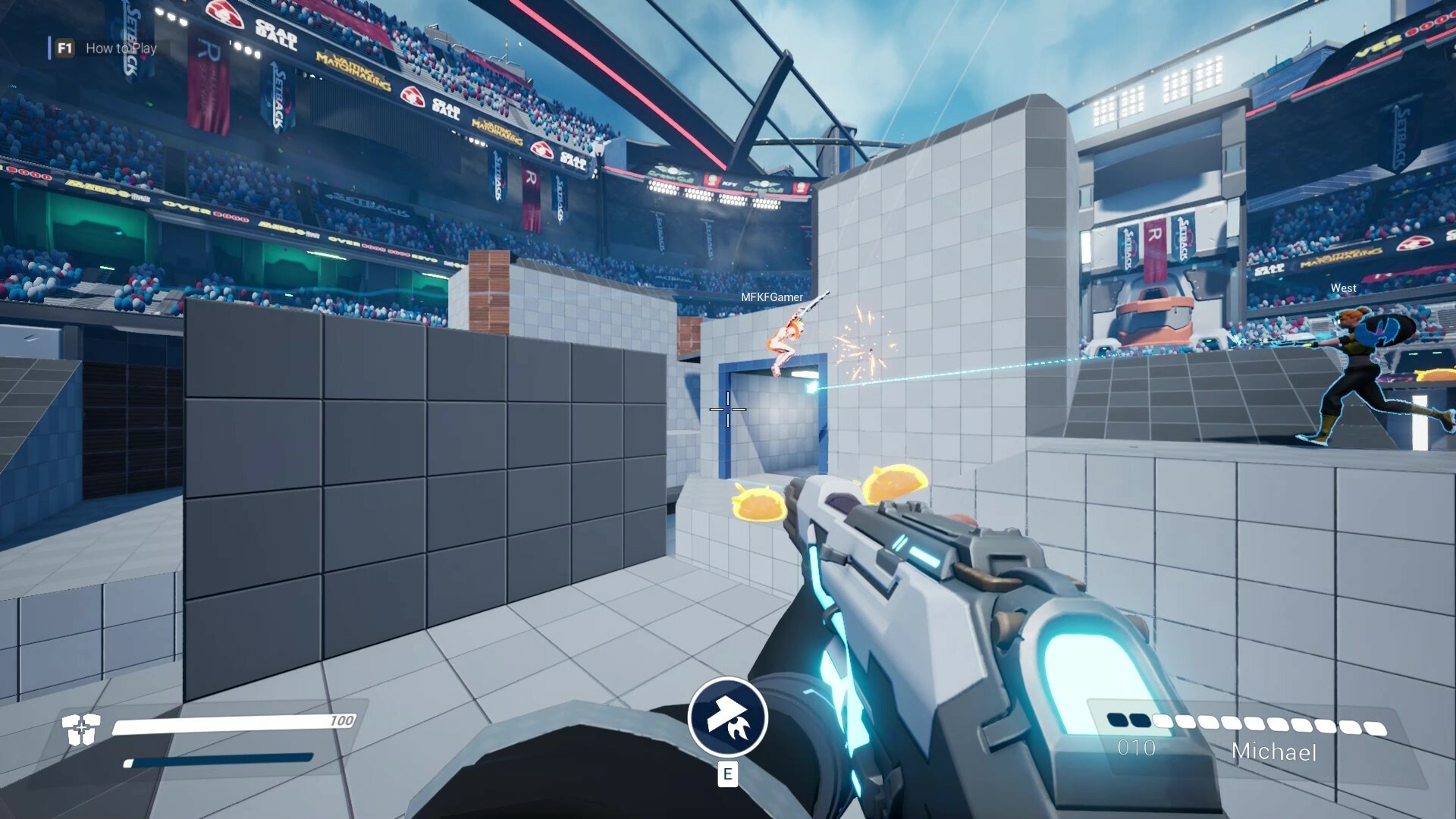
Task: Click the crosshair at screen center
Action: (x=728, y=409)
